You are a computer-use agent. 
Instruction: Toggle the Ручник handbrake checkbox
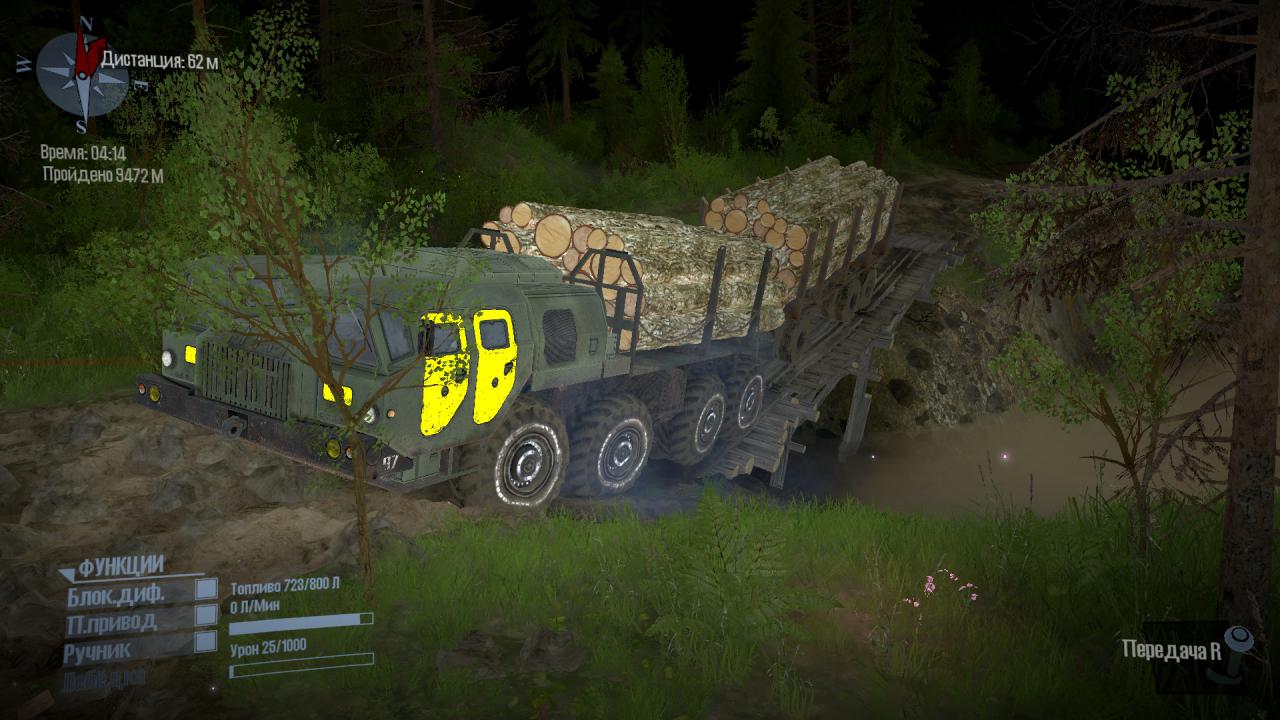[205, 642]
